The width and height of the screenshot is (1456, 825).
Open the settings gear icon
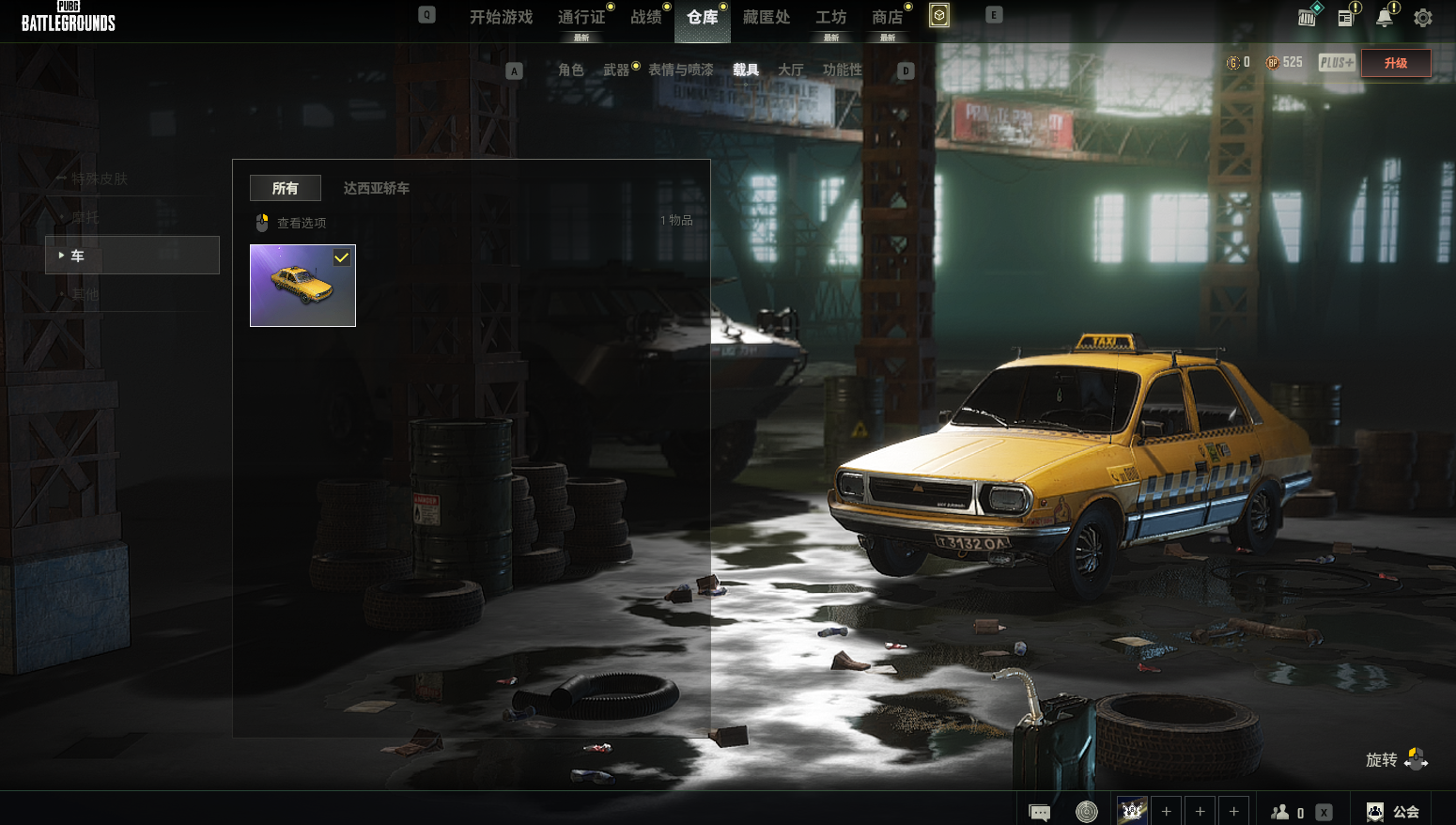click(x=1423, y=18)
